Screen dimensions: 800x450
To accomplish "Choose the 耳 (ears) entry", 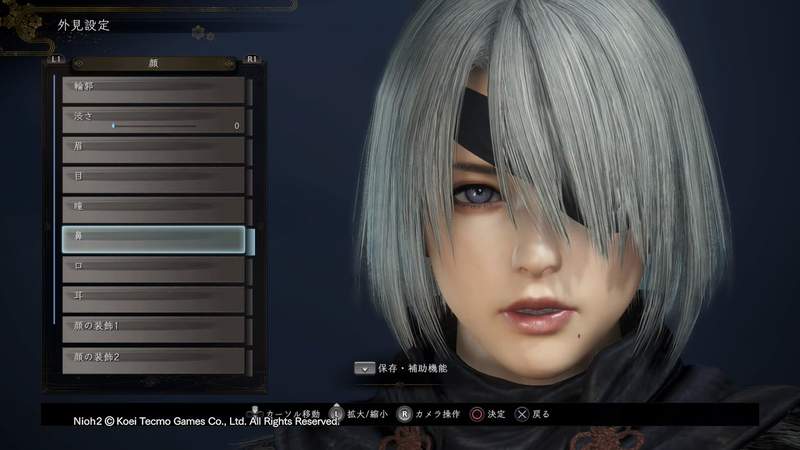I will click(x=153, y=299).
